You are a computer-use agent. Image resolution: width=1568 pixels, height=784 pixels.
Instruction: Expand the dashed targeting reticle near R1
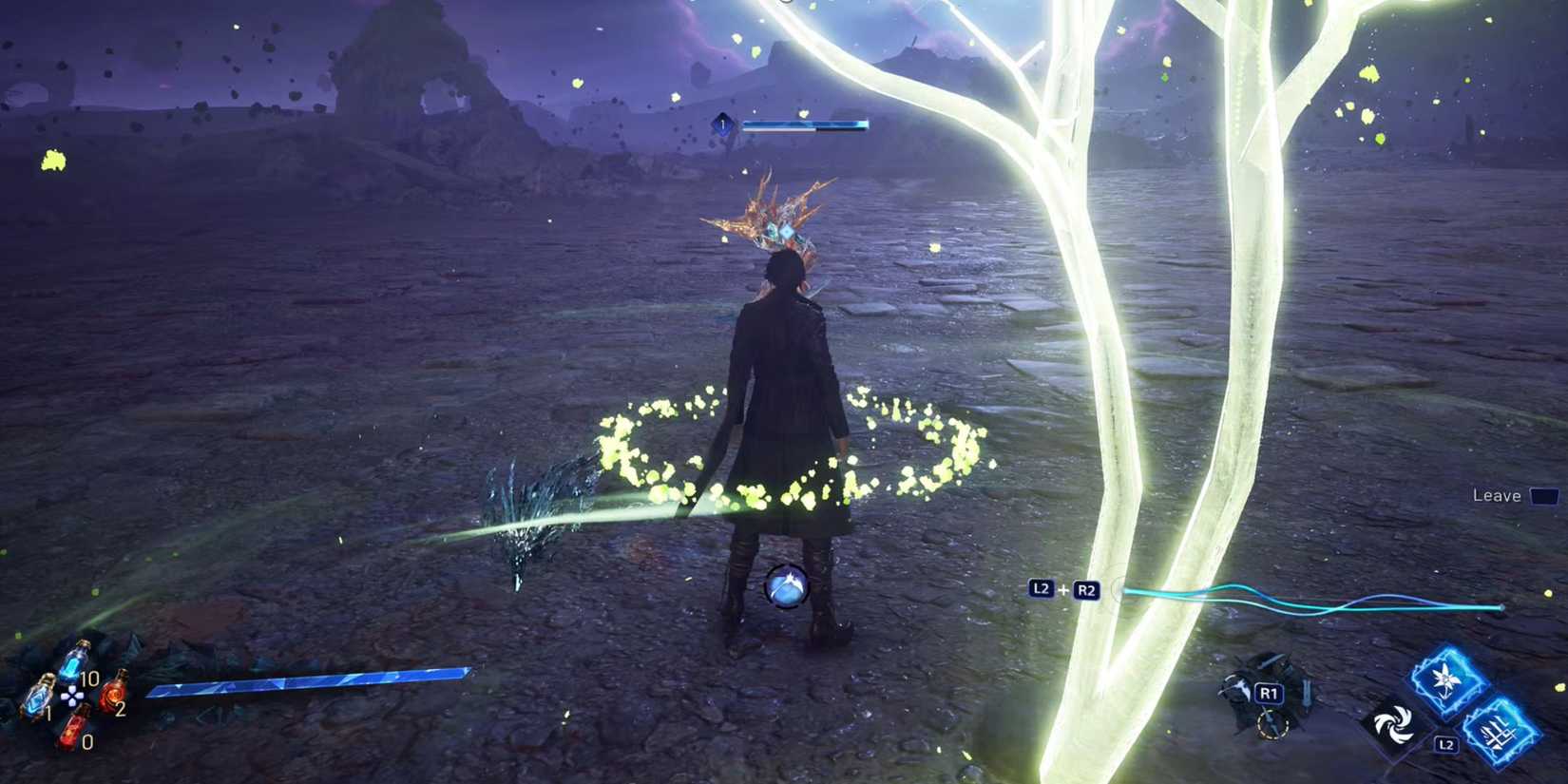click(1272, 724)
